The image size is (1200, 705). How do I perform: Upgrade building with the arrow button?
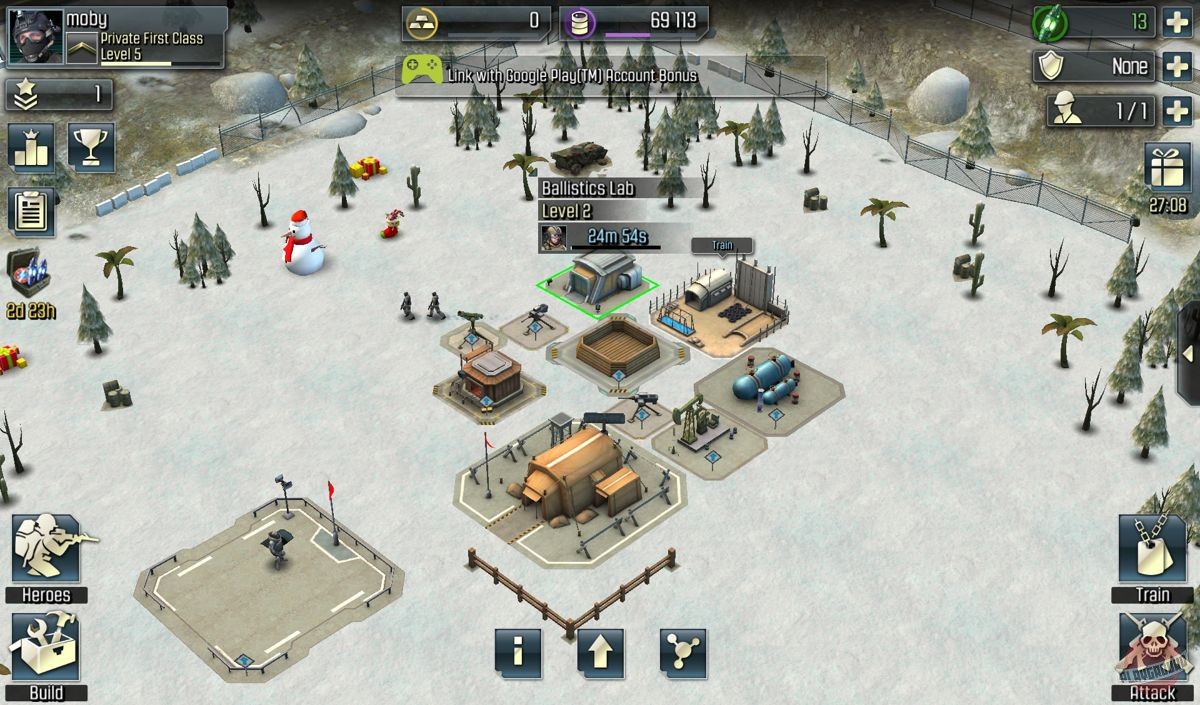point(600,654)
